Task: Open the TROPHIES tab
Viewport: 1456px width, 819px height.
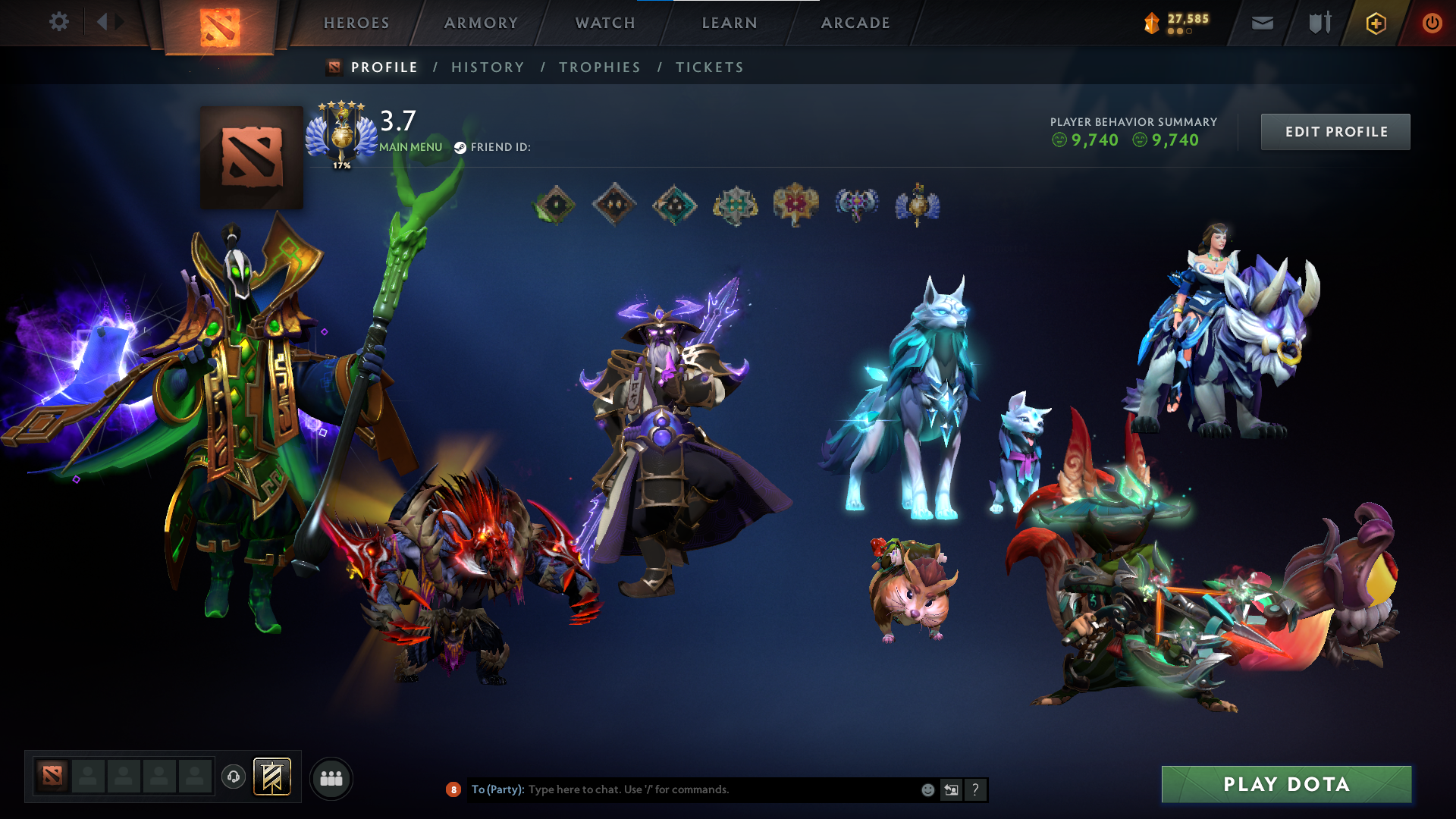Action: point(599,67)
